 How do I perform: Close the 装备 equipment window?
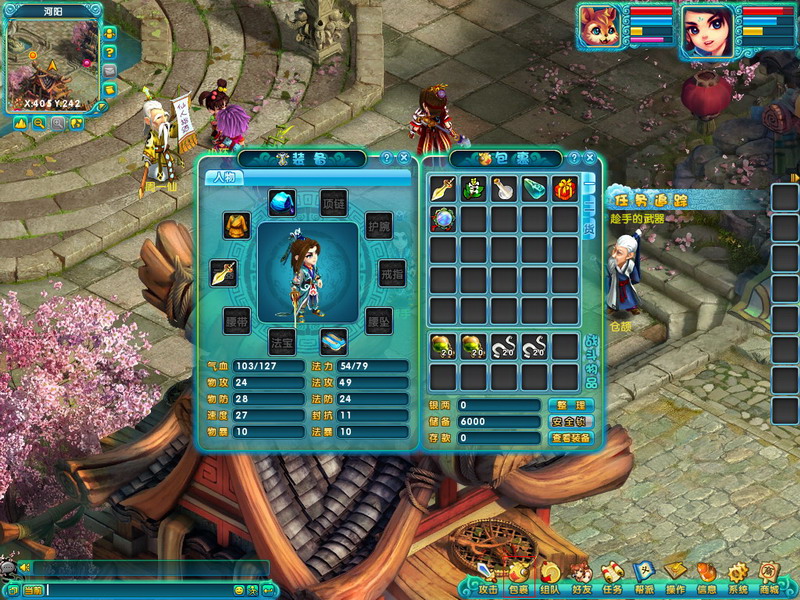pos(403,158)
